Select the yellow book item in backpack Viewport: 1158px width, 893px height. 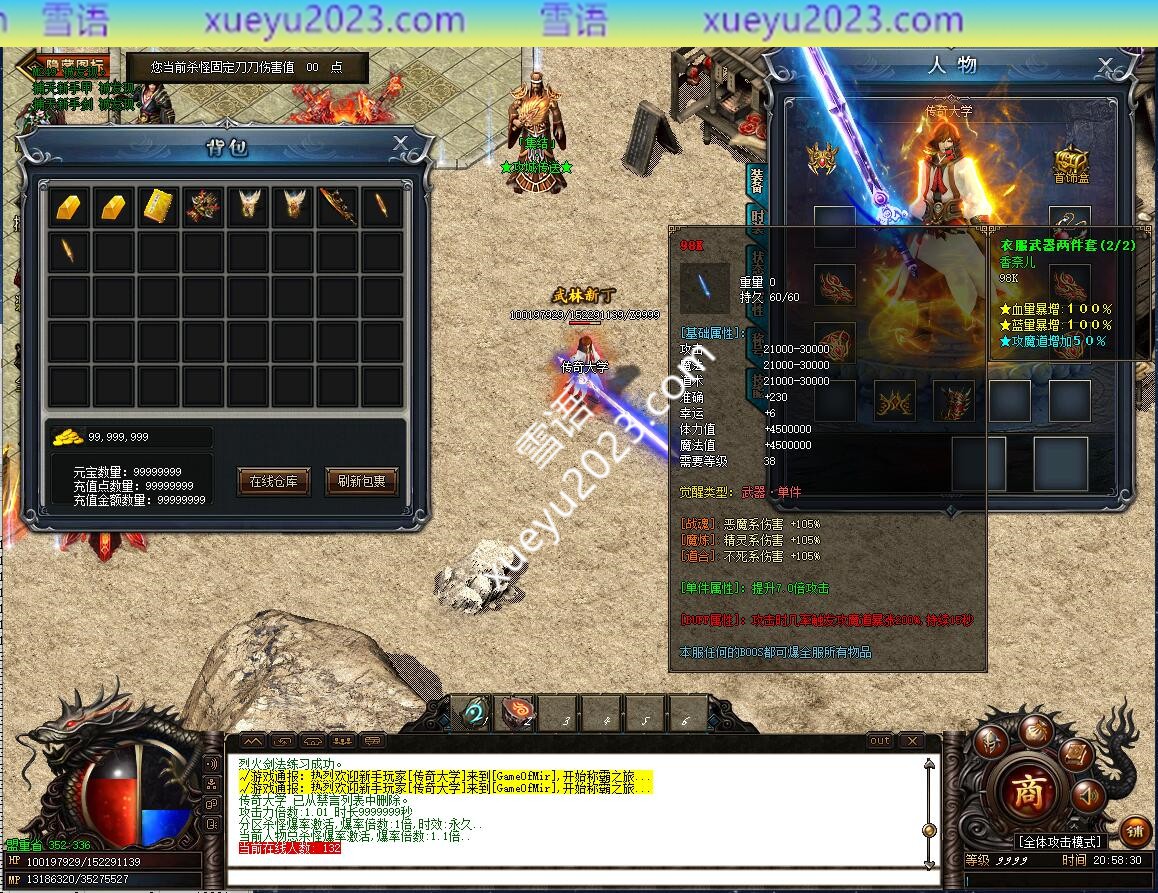point(159,206)
